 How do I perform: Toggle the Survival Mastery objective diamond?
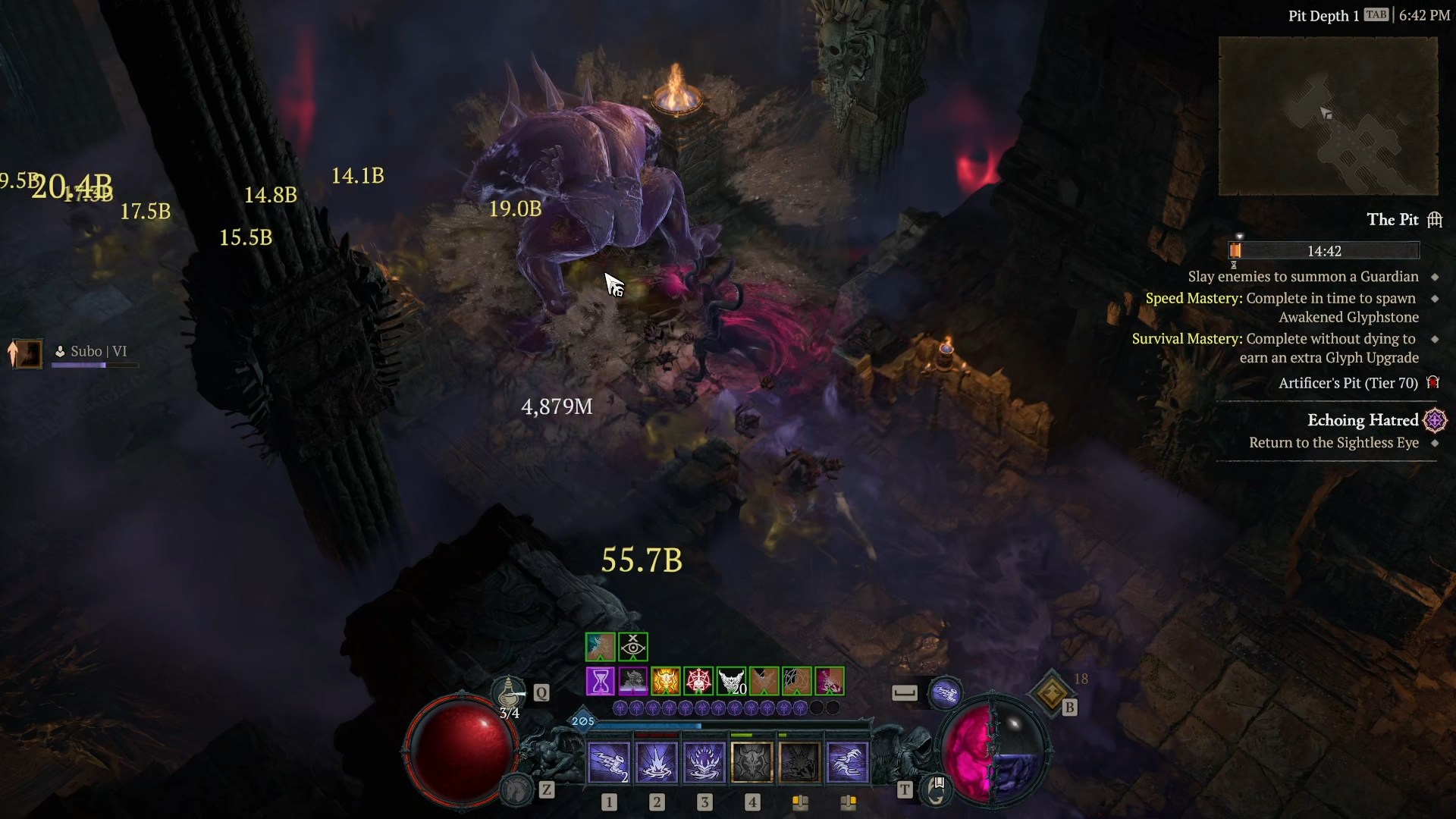click(1435, 339)
